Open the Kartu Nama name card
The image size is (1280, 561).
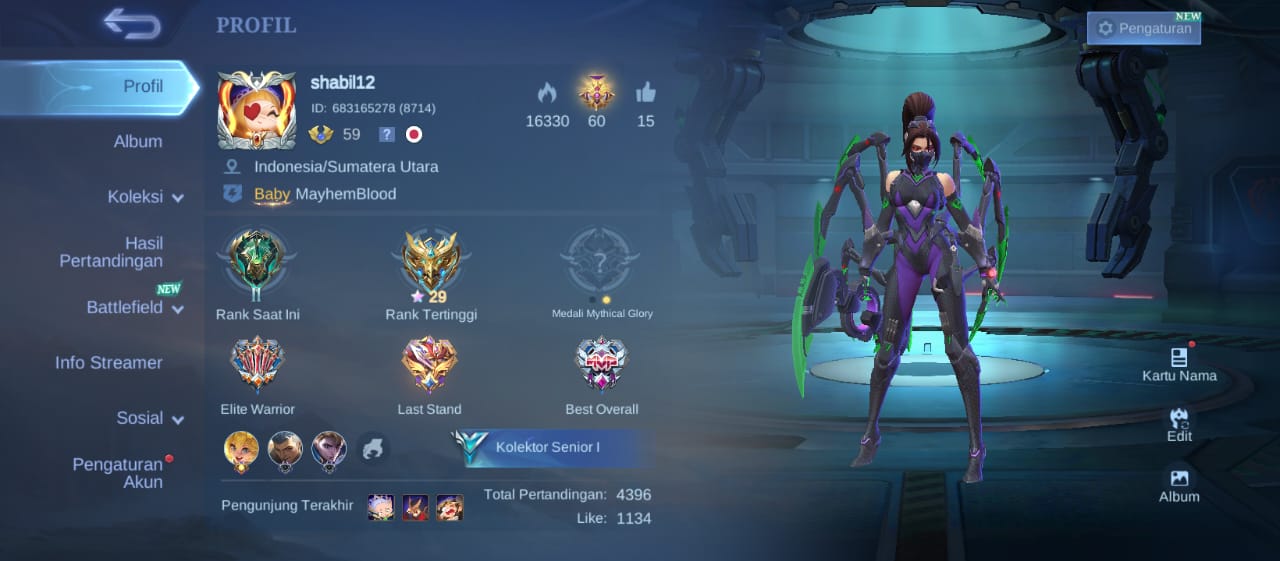[x=1179, y=363]
